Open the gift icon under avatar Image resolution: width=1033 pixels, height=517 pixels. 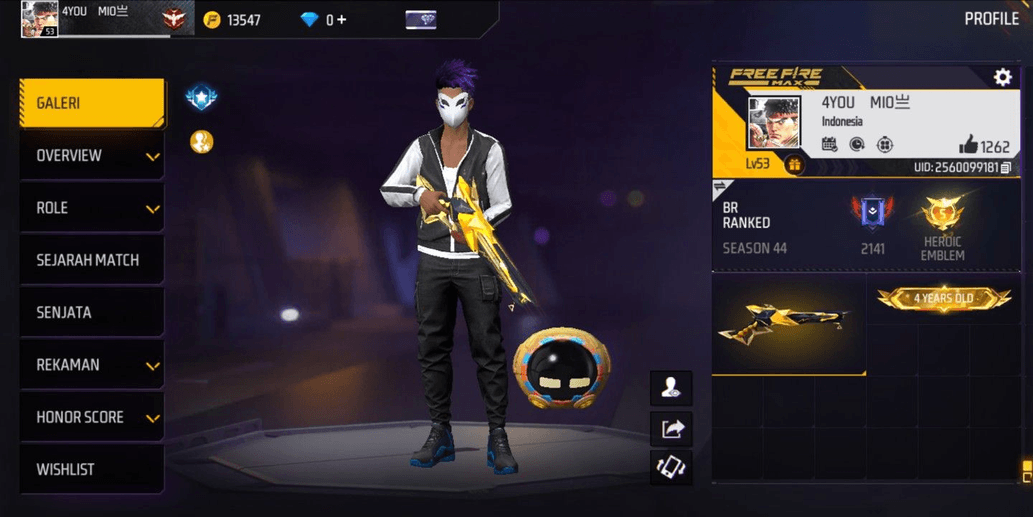(795, 165)
